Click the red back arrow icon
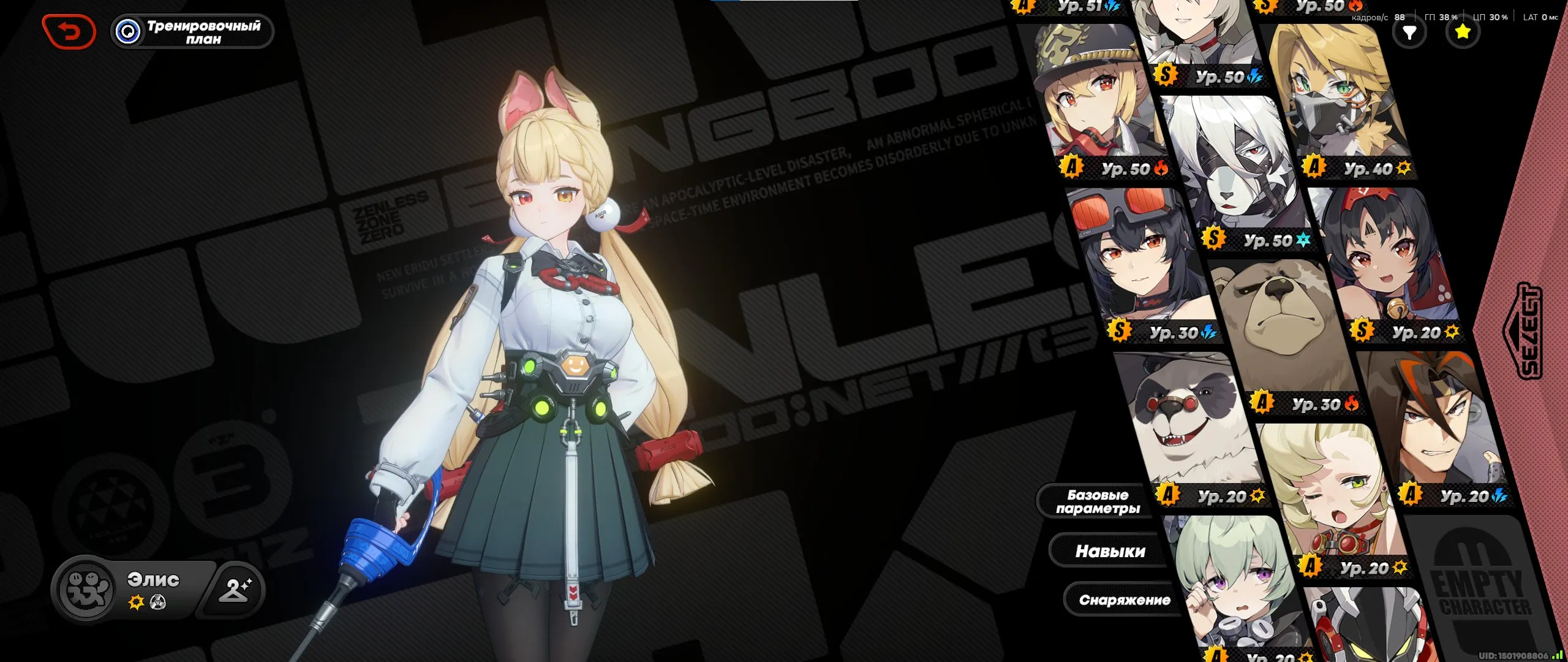Viewport: 1568px width, 662px height. [x=69, y=30]
